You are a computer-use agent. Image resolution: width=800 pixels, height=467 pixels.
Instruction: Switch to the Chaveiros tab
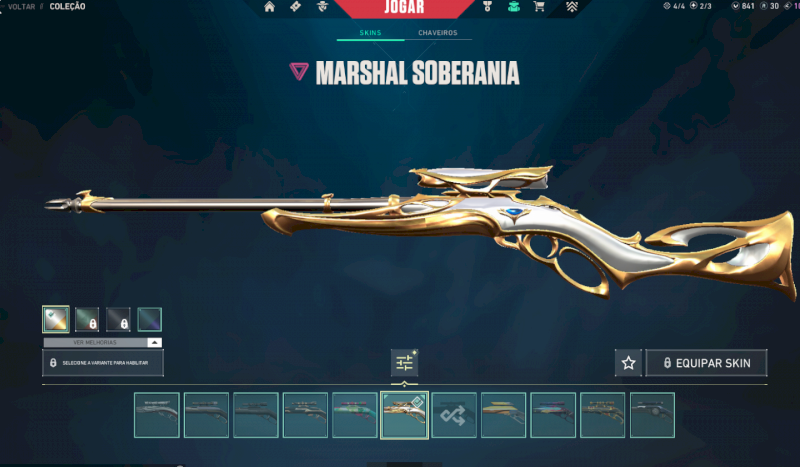tap(438, 33)
